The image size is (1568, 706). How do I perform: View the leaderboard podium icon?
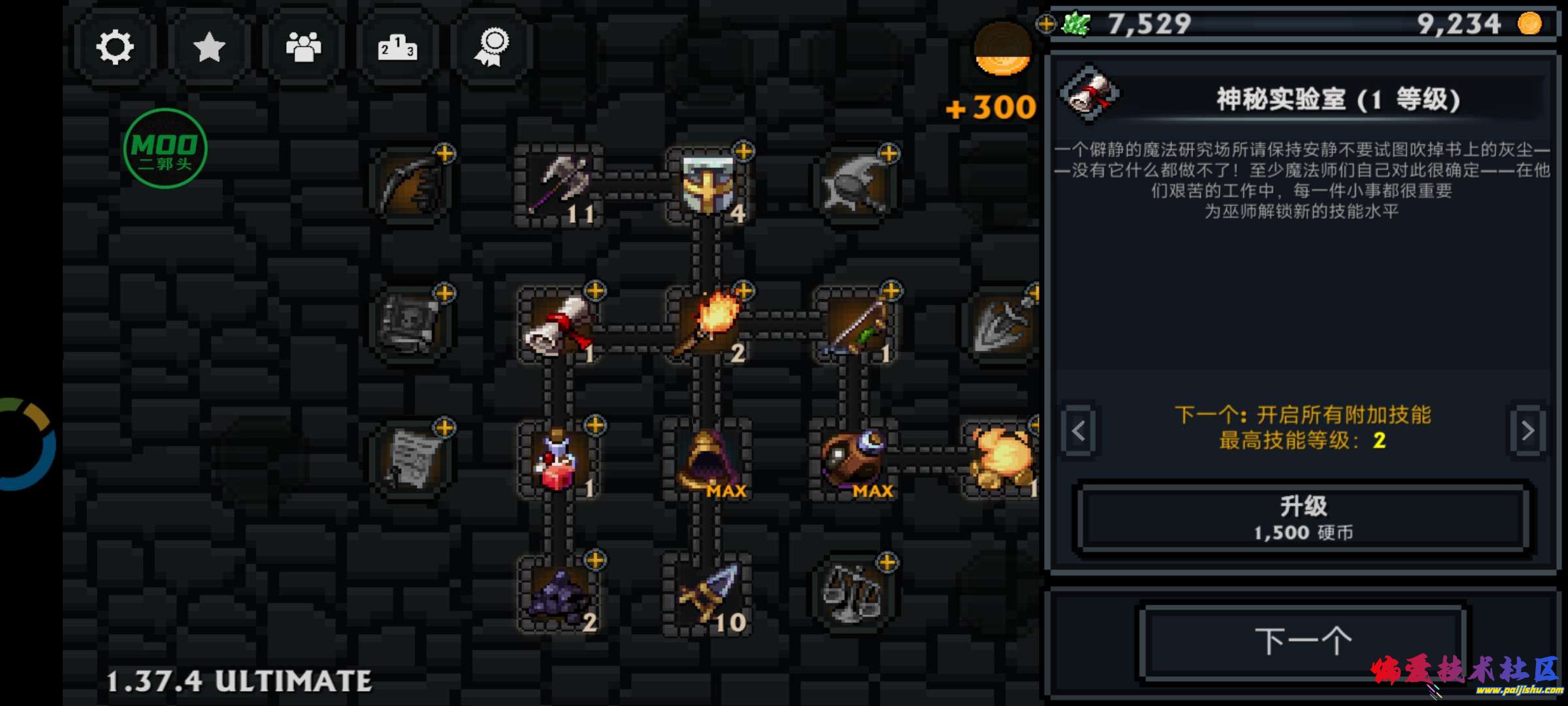click(395, 46)
